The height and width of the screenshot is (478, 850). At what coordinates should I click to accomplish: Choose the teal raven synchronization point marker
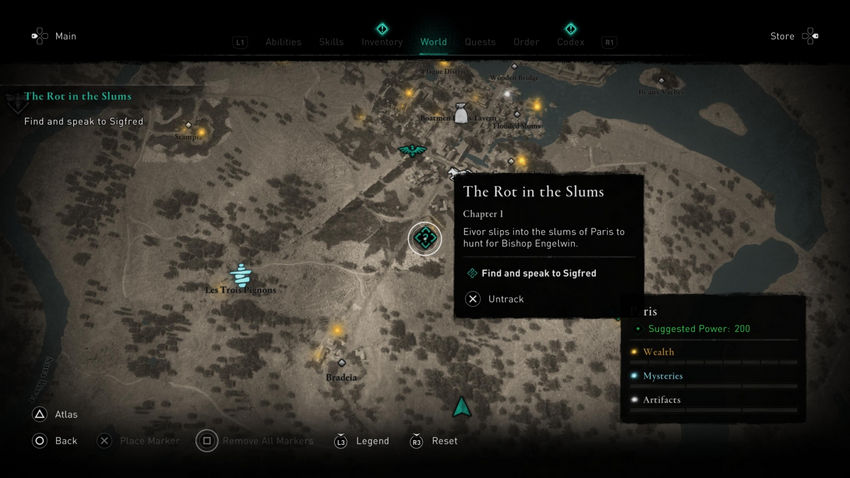coord(410,151)
